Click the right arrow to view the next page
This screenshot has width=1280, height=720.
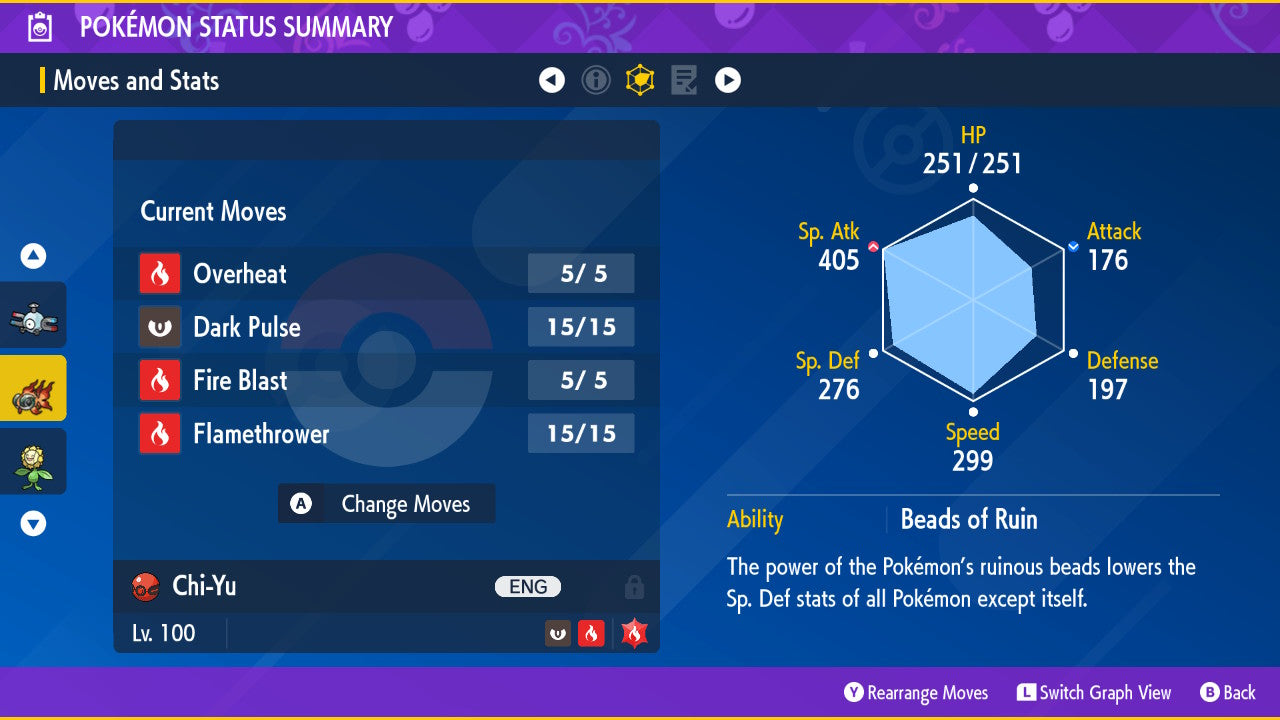(x=728, y=80)
